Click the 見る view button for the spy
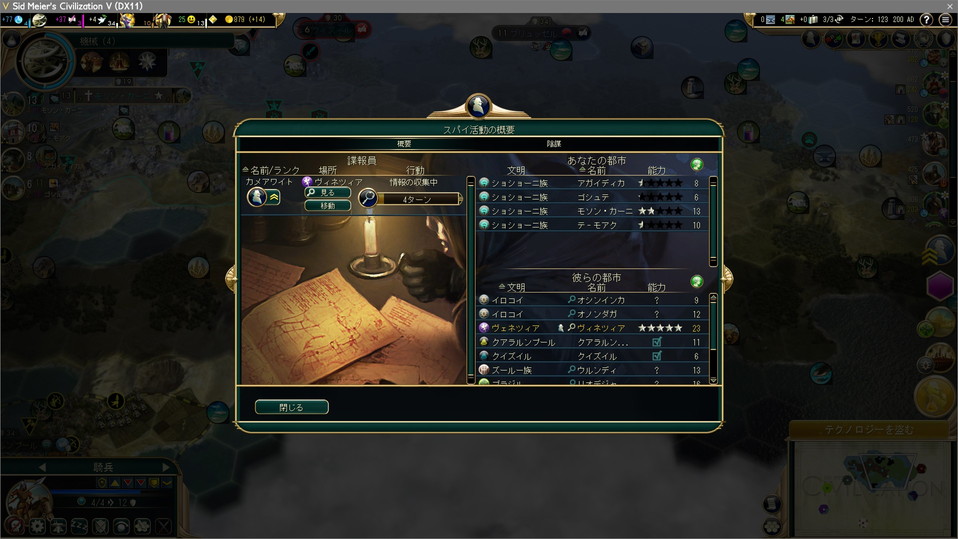 (327, 193)
